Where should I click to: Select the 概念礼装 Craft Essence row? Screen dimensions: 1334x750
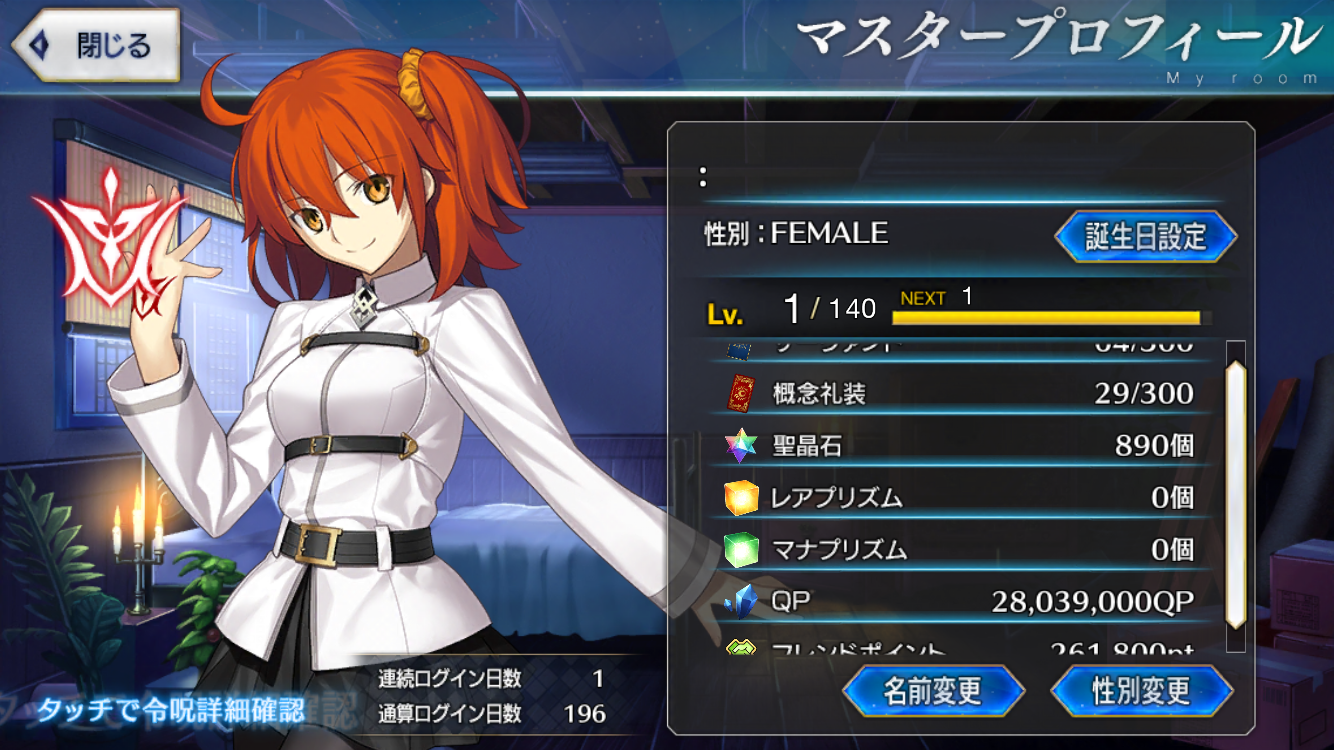[x=958, y=393]
